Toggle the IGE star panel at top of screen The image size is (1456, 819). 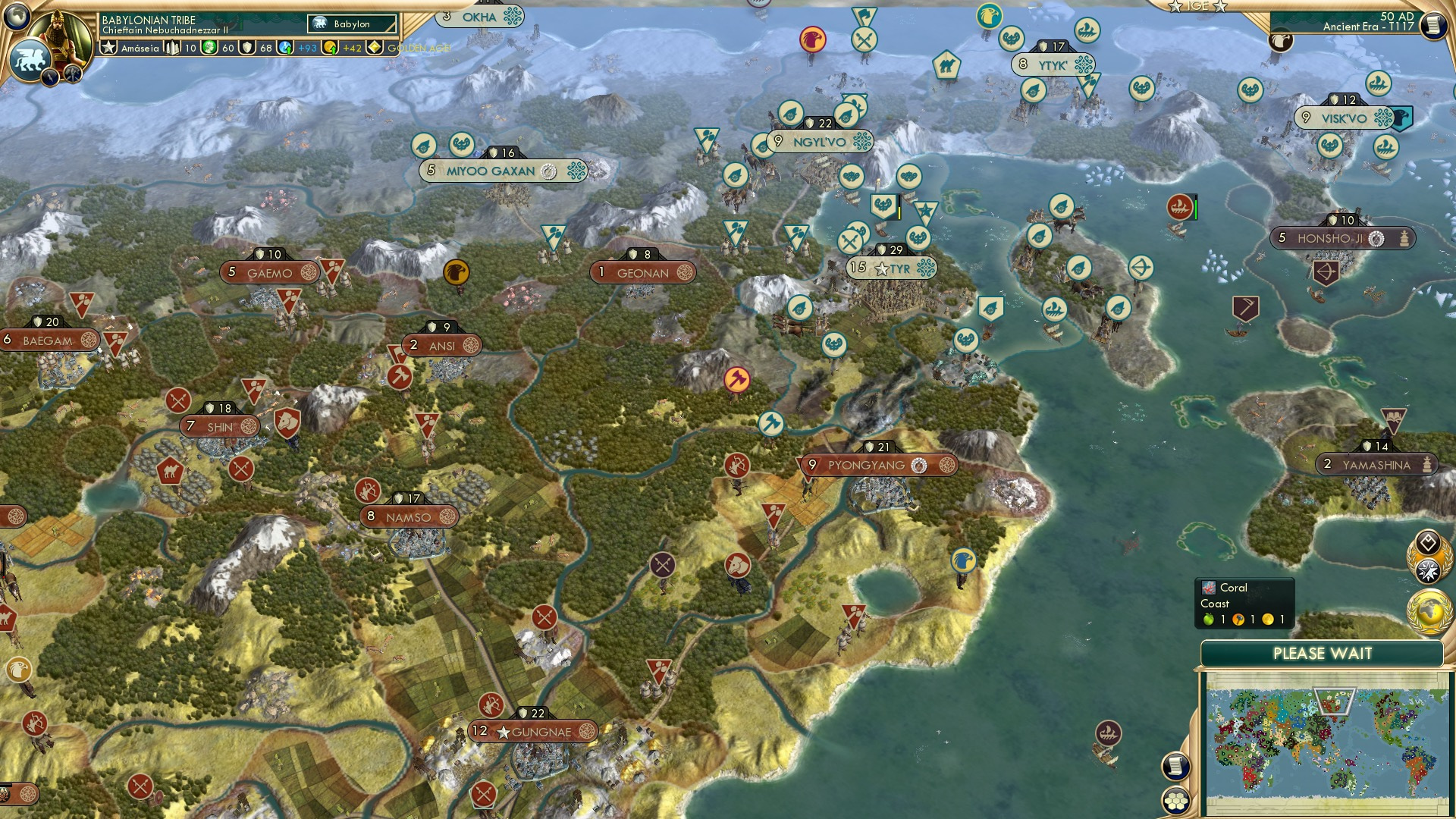(1200, 7)
